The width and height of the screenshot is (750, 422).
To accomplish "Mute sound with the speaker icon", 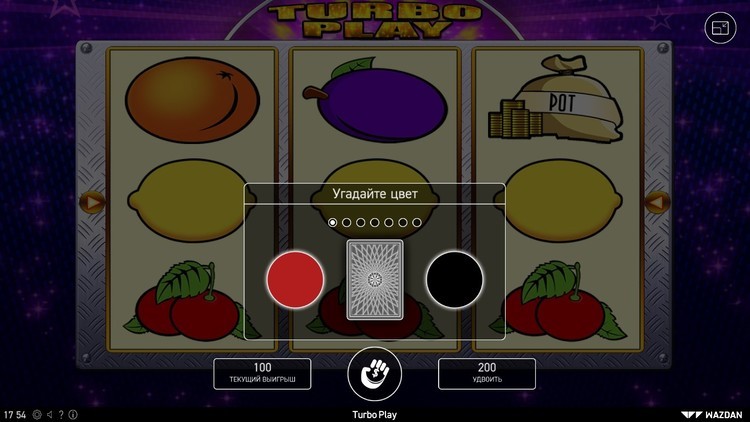I will click(50, 414).
